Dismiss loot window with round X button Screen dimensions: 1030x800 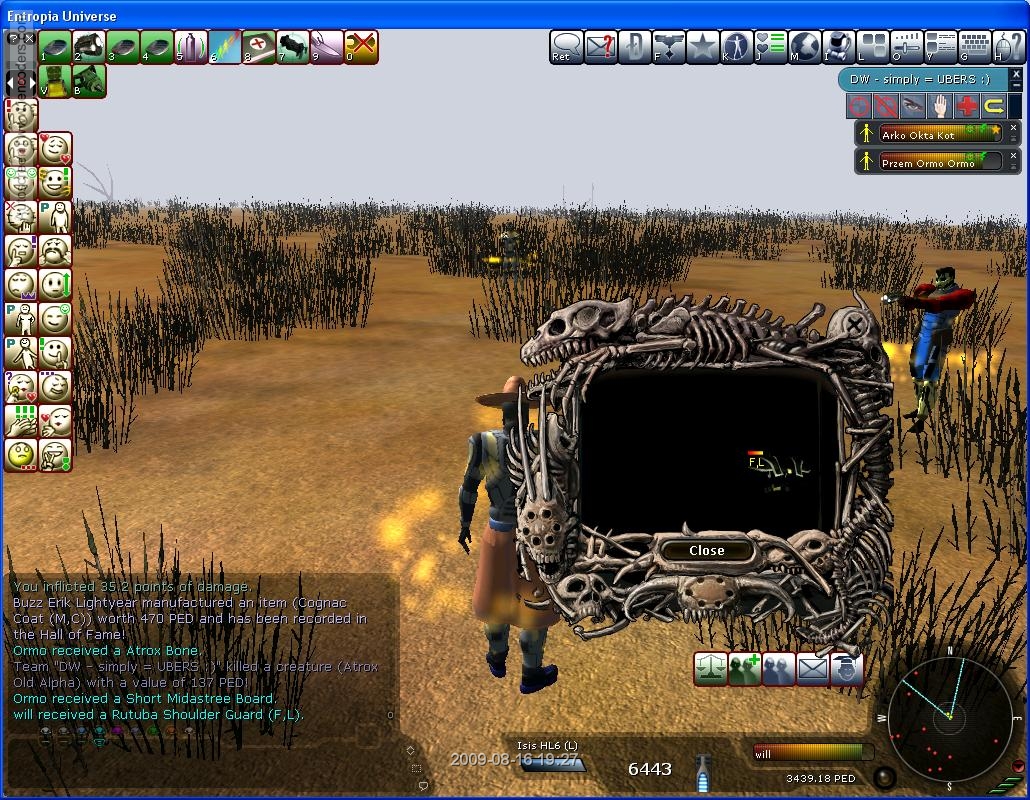click(853, 324)
